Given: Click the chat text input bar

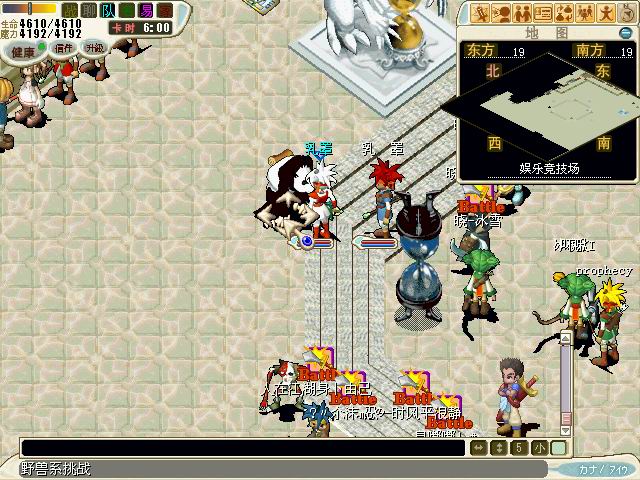Looking at the screenshot, I should tap(242, 448).
